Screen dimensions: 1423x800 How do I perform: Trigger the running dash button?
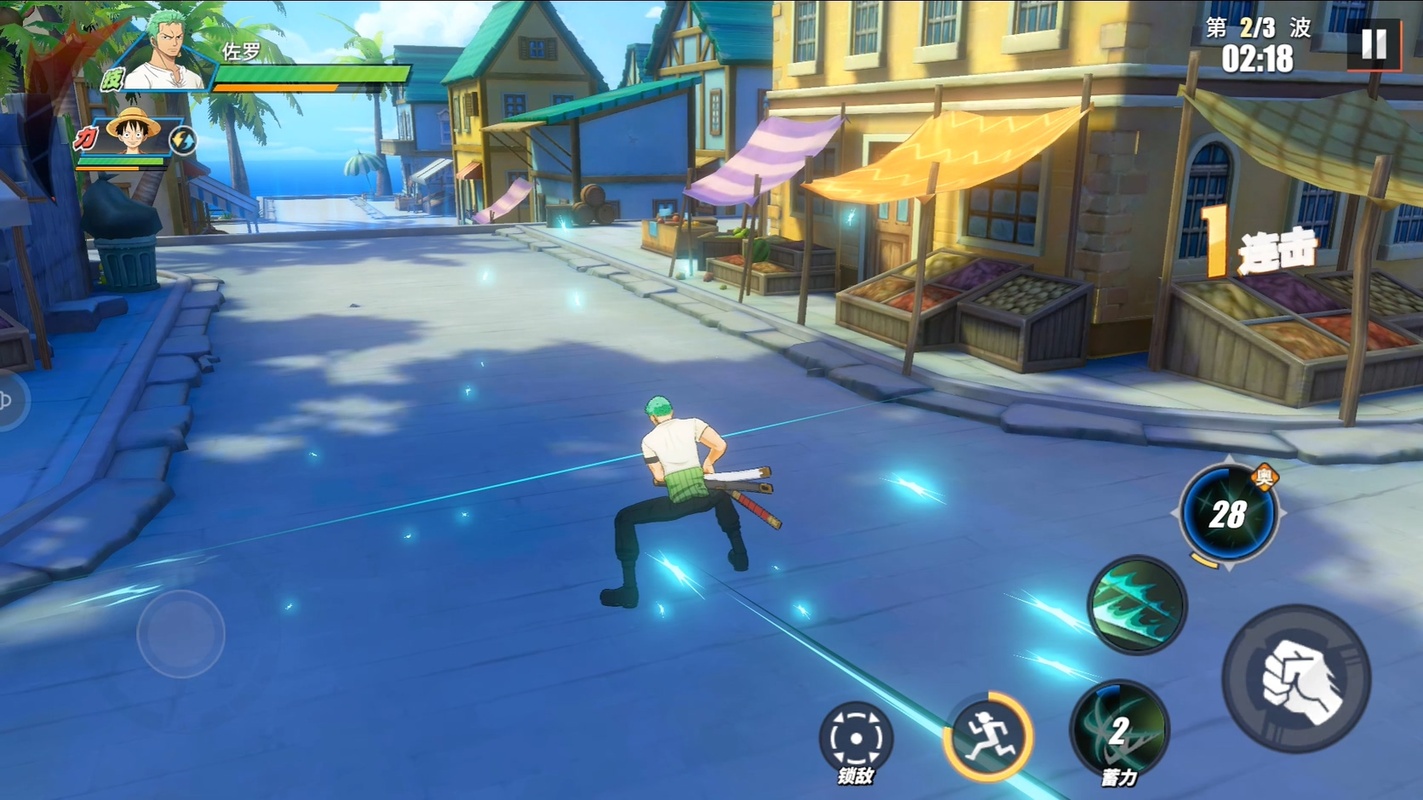point(987,737)
